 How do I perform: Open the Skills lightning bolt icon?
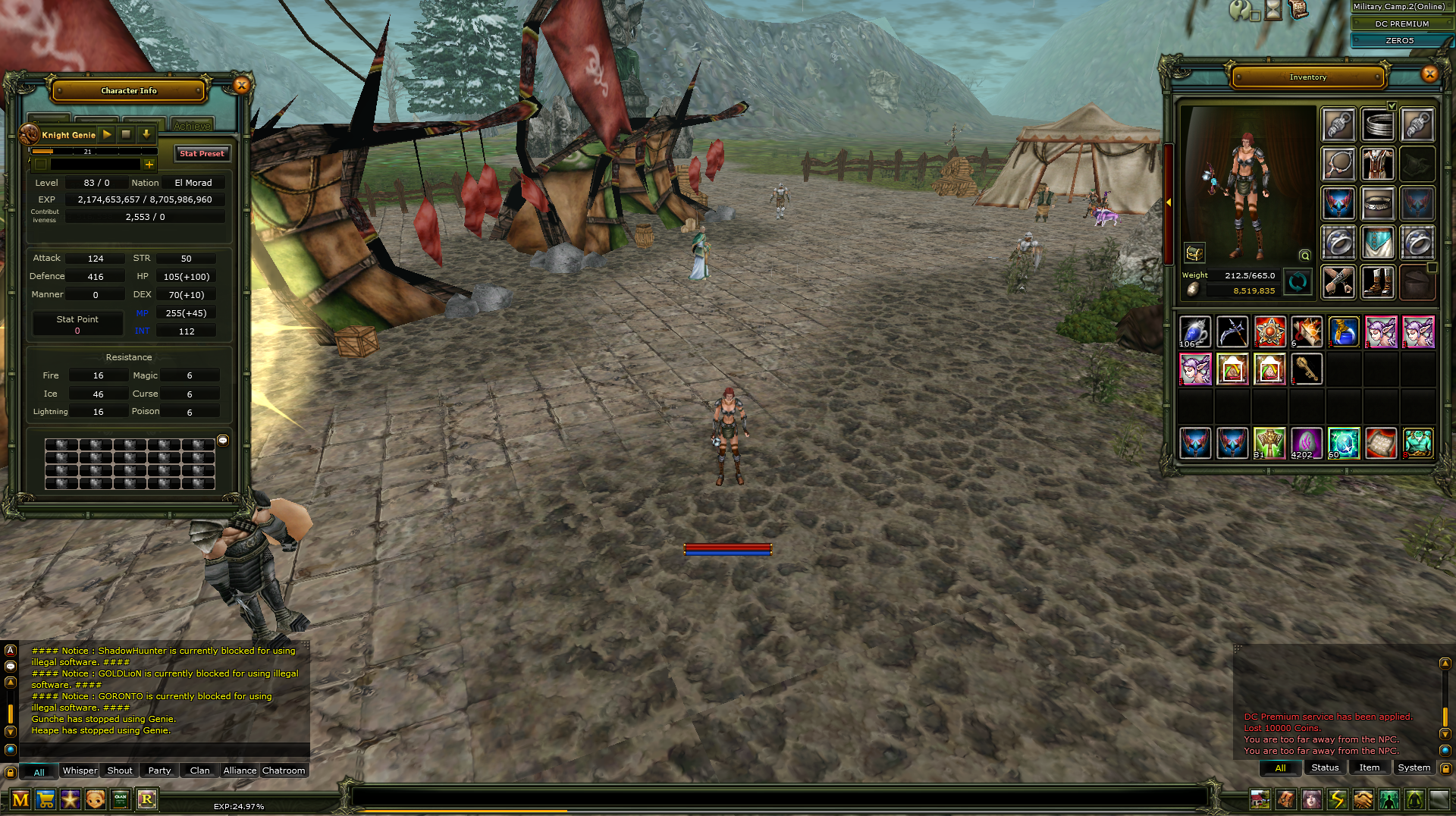[1338, 799]
